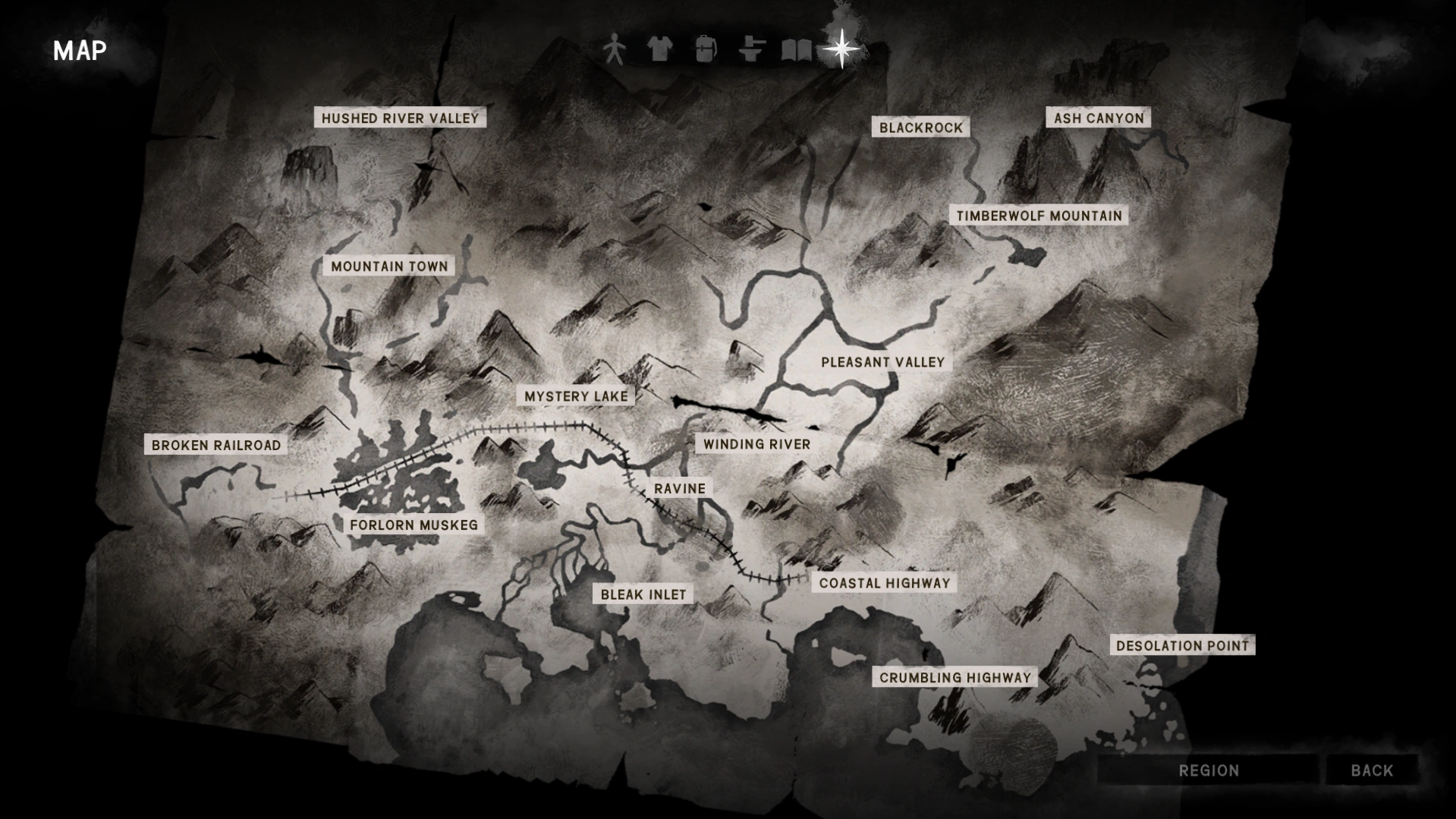This screenshot has height=819, width=1456.
Task: Open the Inventory backpack icon
Action: pos(706,48)
